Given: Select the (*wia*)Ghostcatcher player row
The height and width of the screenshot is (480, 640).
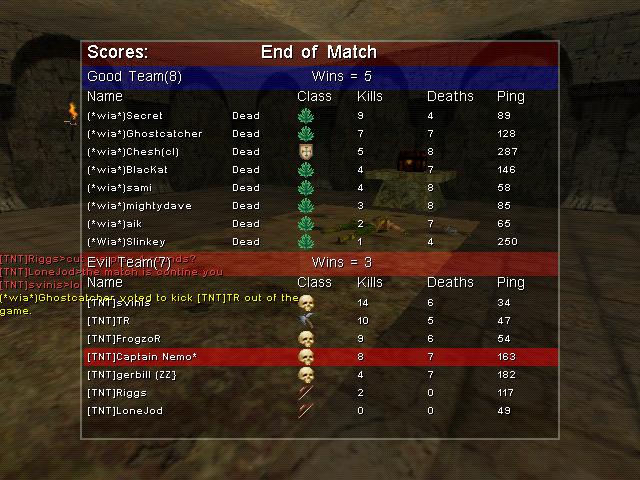Looking at the screenshot, I should pos(320,134).
